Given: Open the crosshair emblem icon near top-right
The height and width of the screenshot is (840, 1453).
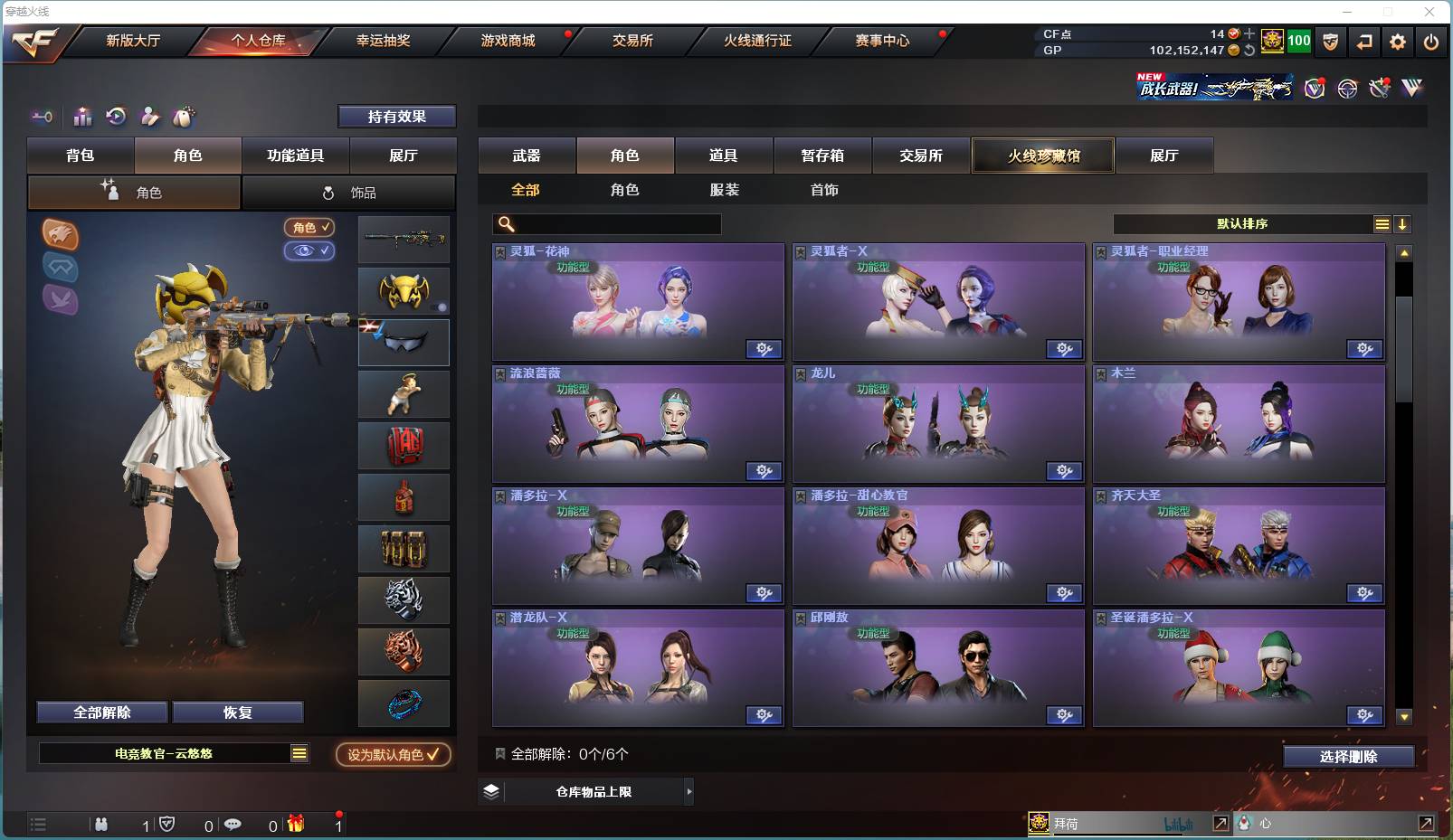Looking at the screenshot, I should pos(1347,89).
